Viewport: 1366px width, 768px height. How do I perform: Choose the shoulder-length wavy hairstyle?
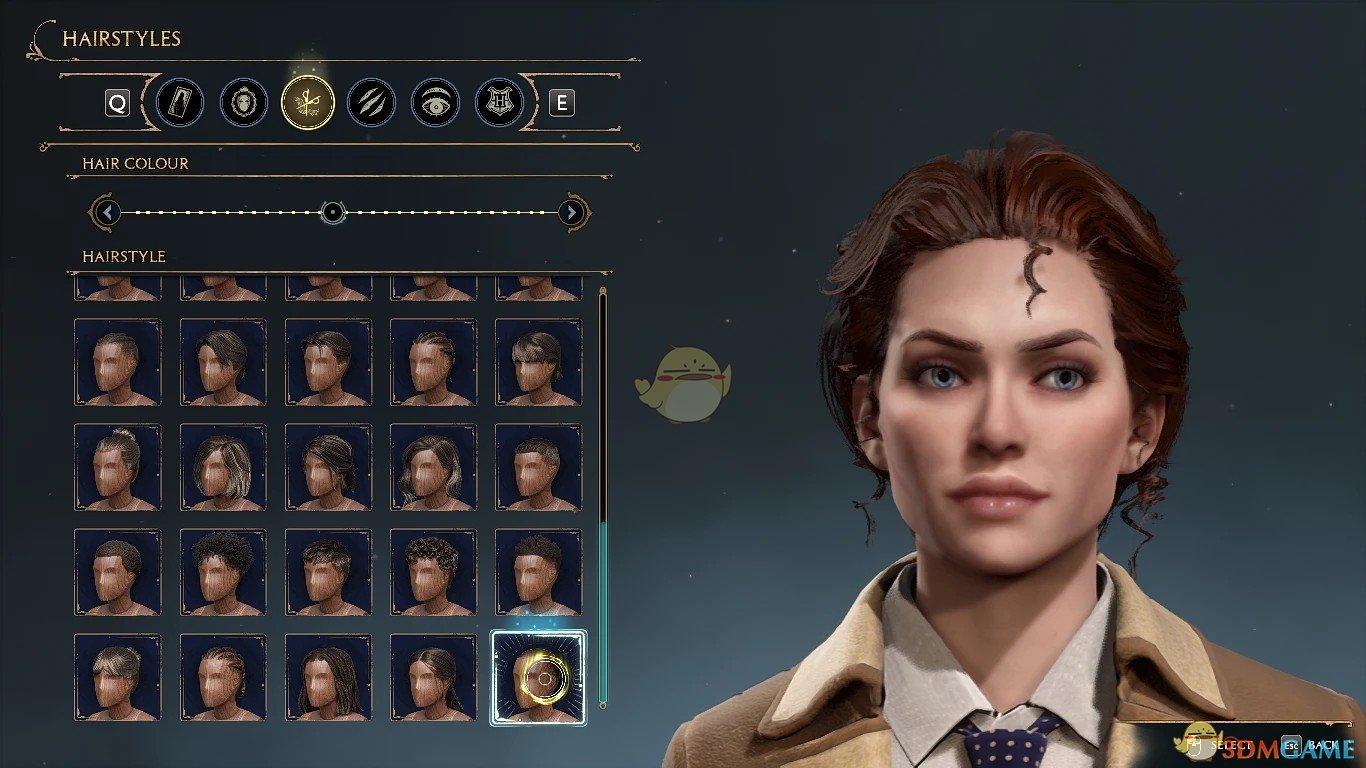coord(433,467)
